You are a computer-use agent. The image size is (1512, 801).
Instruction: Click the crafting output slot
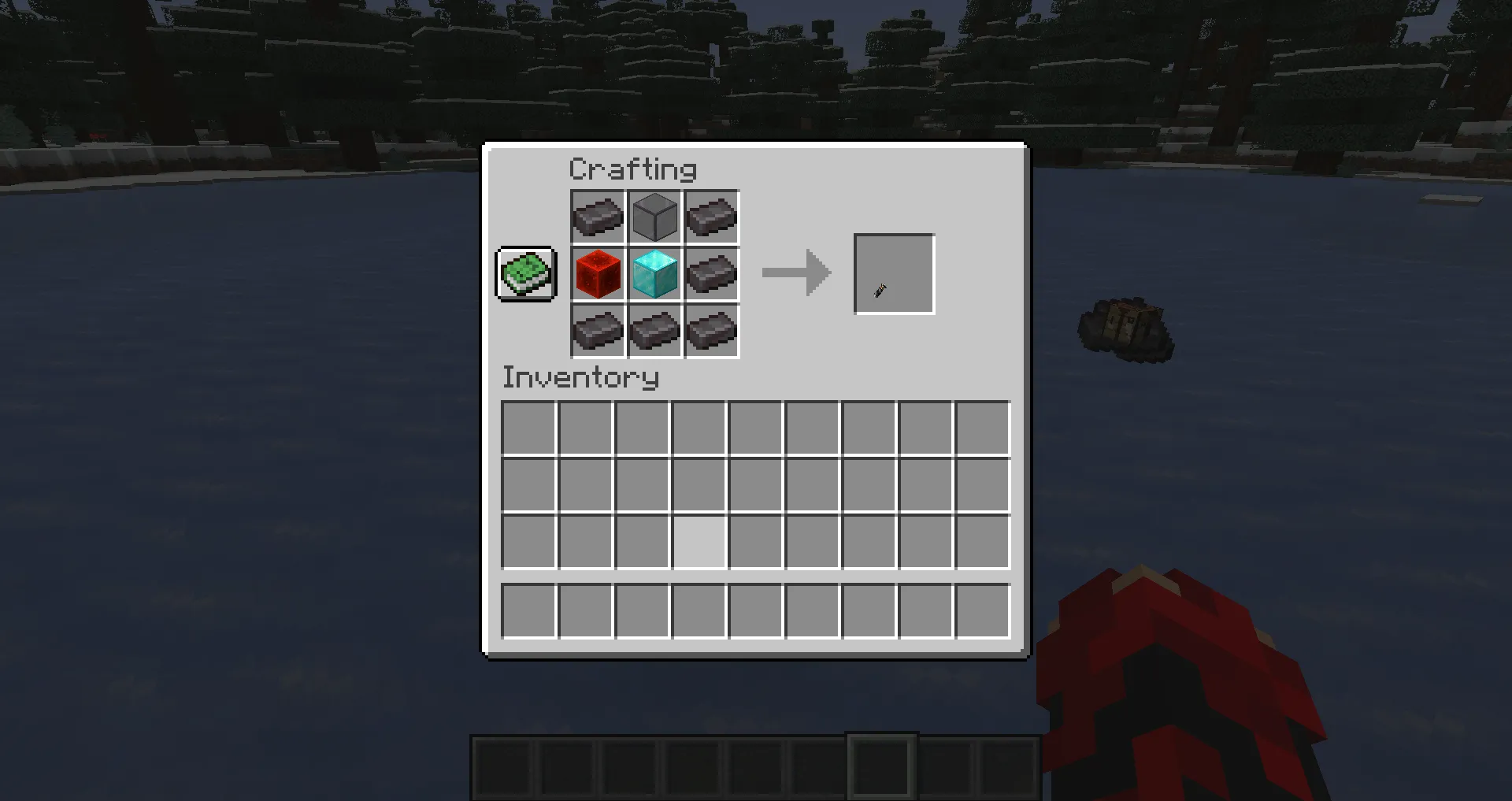click(894, 274)
